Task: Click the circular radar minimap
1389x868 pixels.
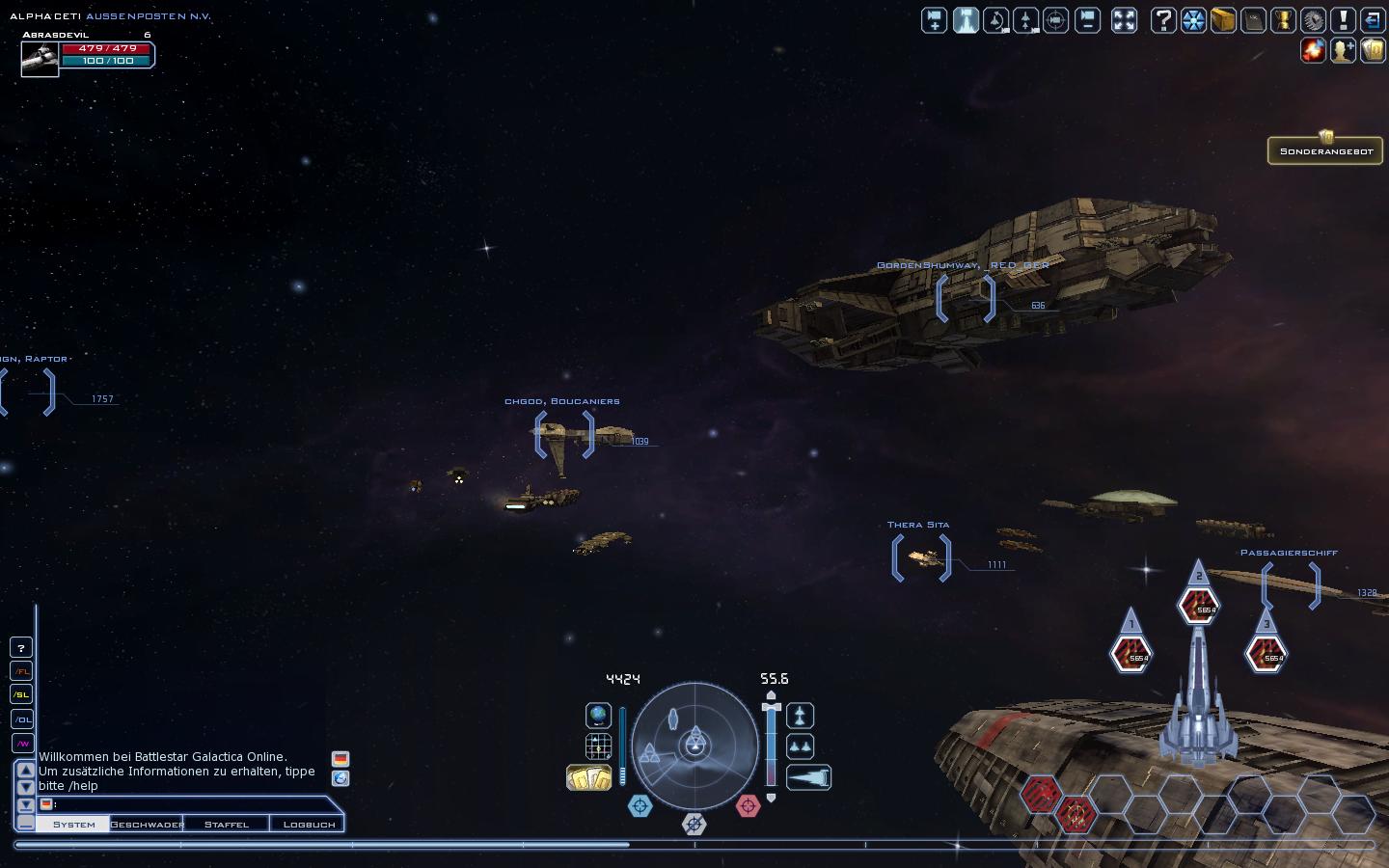Action: click(x=694, y=746)
